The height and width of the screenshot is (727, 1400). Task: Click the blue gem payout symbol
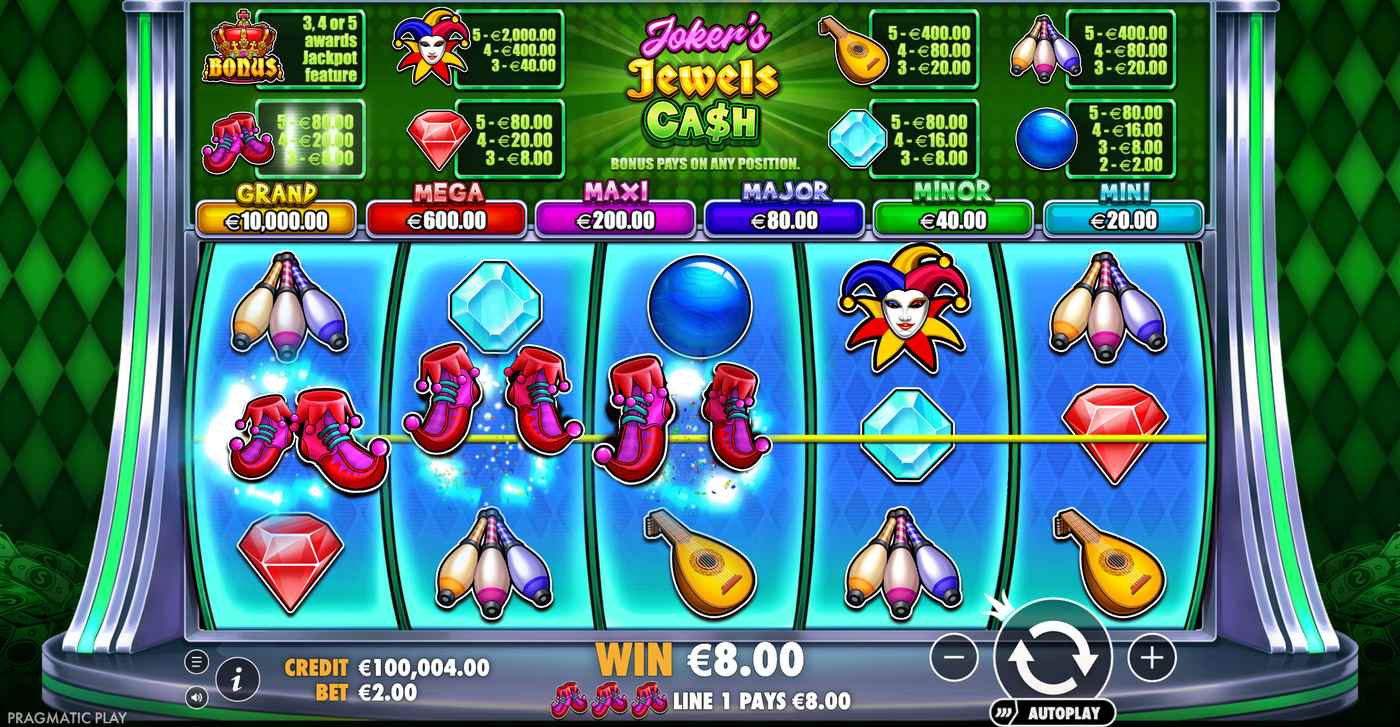857,141
